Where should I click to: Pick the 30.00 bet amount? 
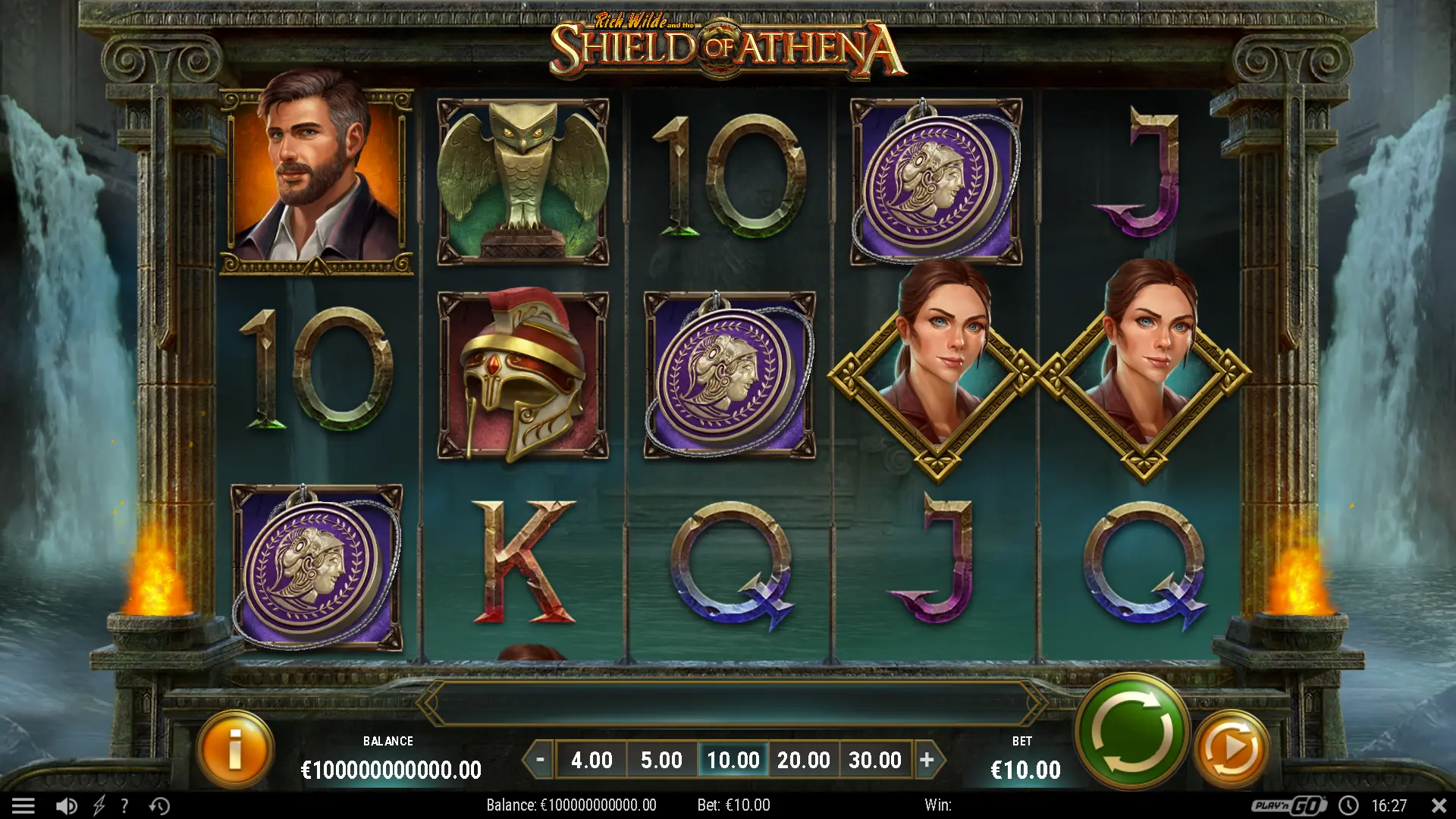[874, 759]
